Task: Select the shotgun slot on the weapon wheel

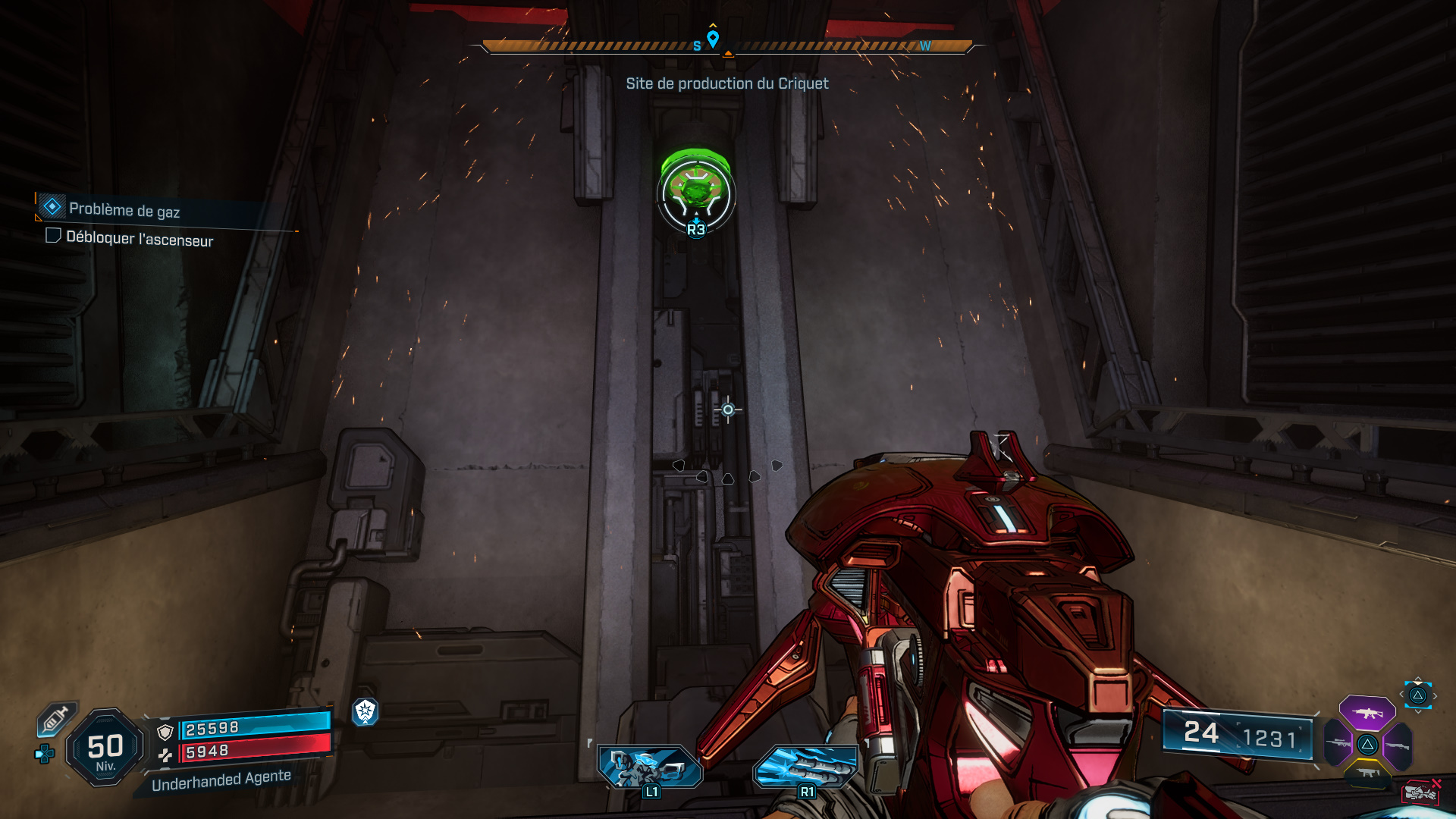Action: [x=1397, y=745]
